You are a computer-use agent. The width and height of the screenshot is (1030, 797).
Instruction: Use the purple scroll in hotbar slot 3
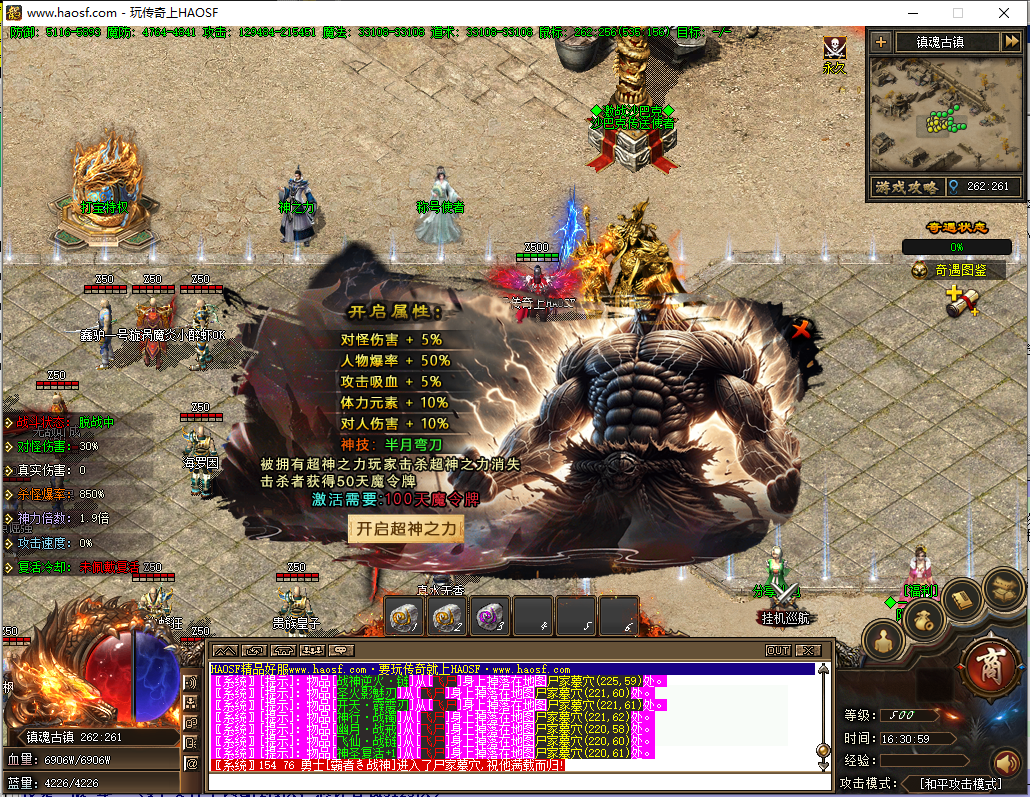coord(490,617)
